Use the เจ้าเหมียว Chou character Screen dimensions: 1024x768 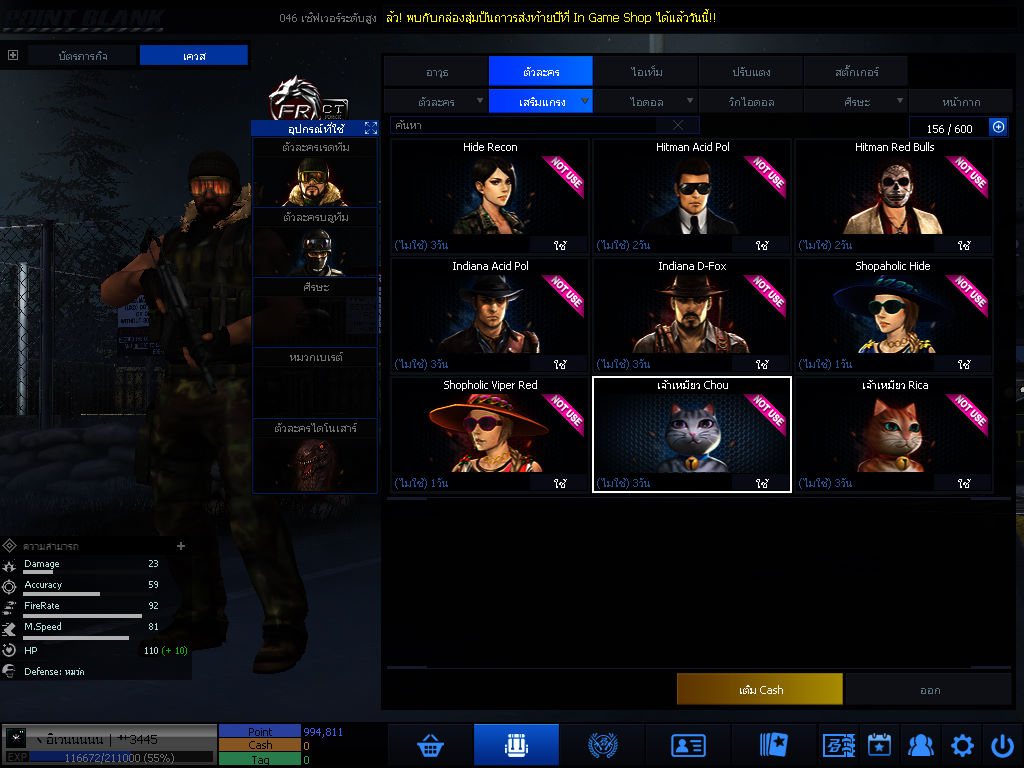click(x=762, y=483)
